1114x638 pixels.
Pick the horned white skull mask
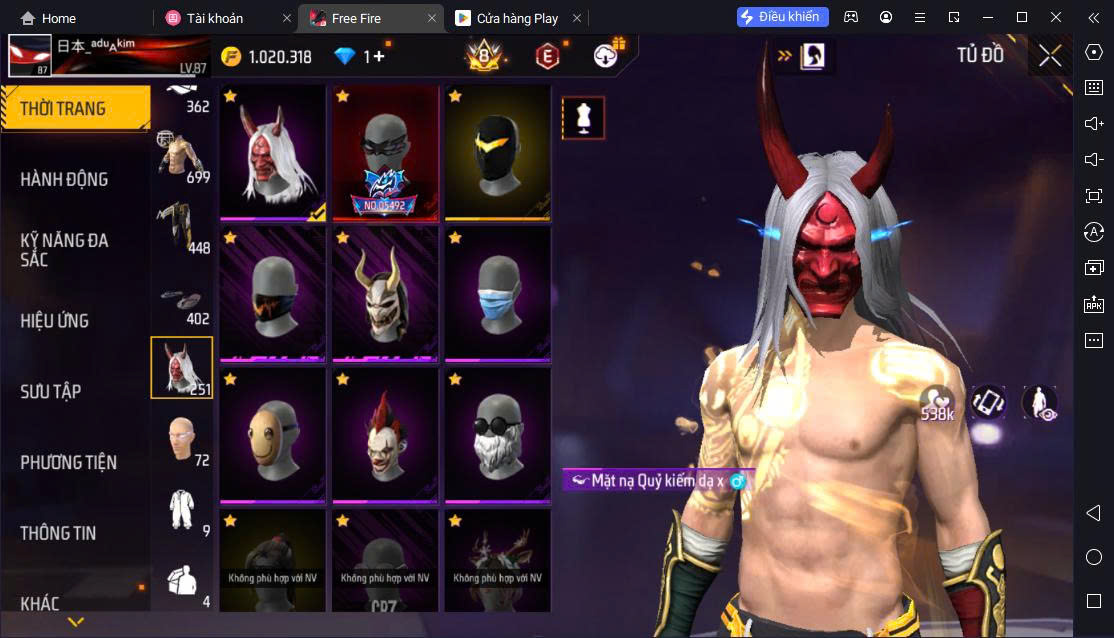385,295
